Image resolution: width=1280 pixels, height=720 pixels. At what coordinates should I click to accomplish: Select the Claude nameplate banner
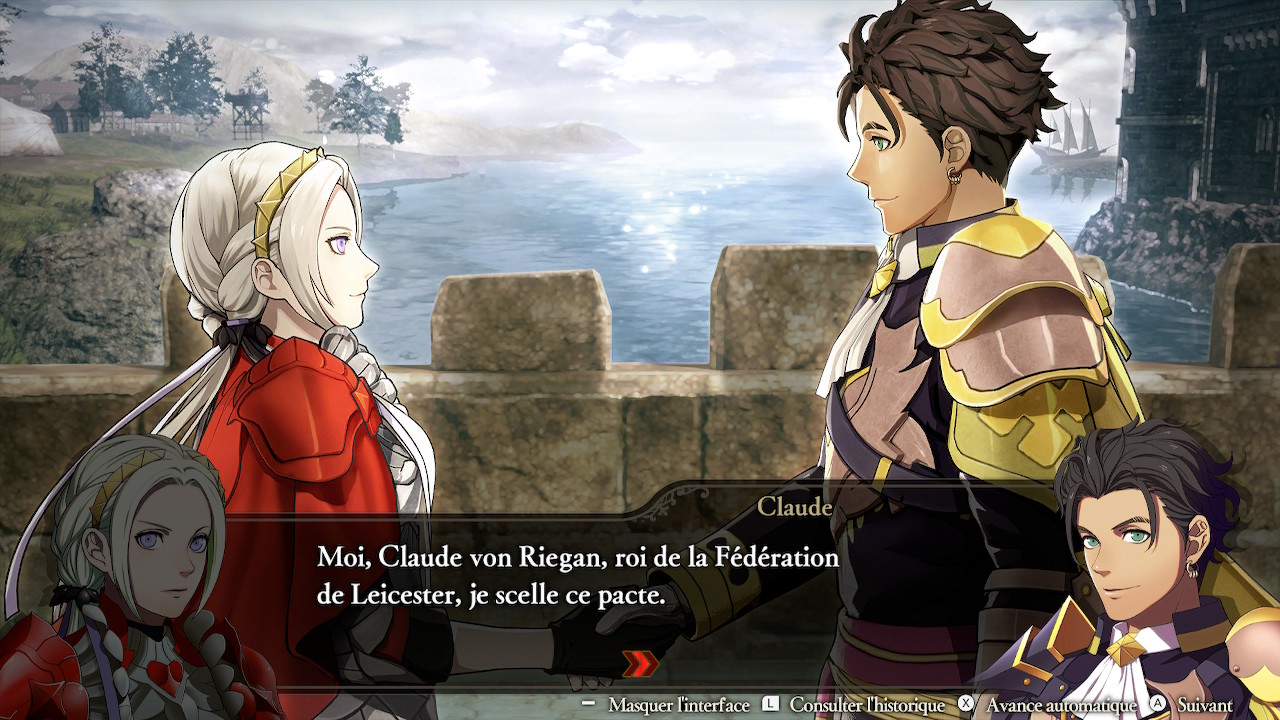coord(795,507)
